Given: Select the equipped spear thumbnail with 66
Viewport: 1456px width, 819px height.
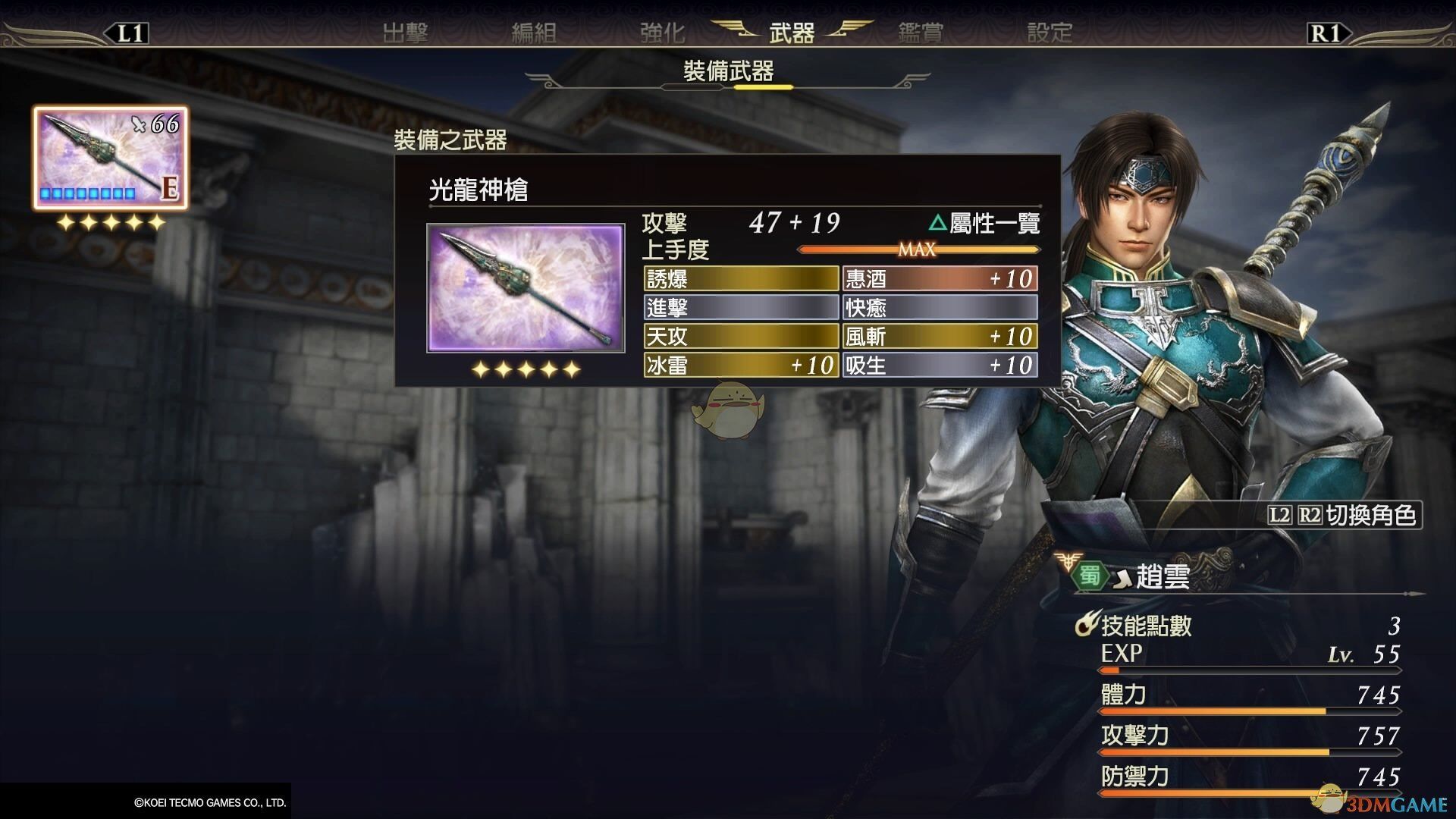Looking at the screenshot, I should (x=110, y=158).
